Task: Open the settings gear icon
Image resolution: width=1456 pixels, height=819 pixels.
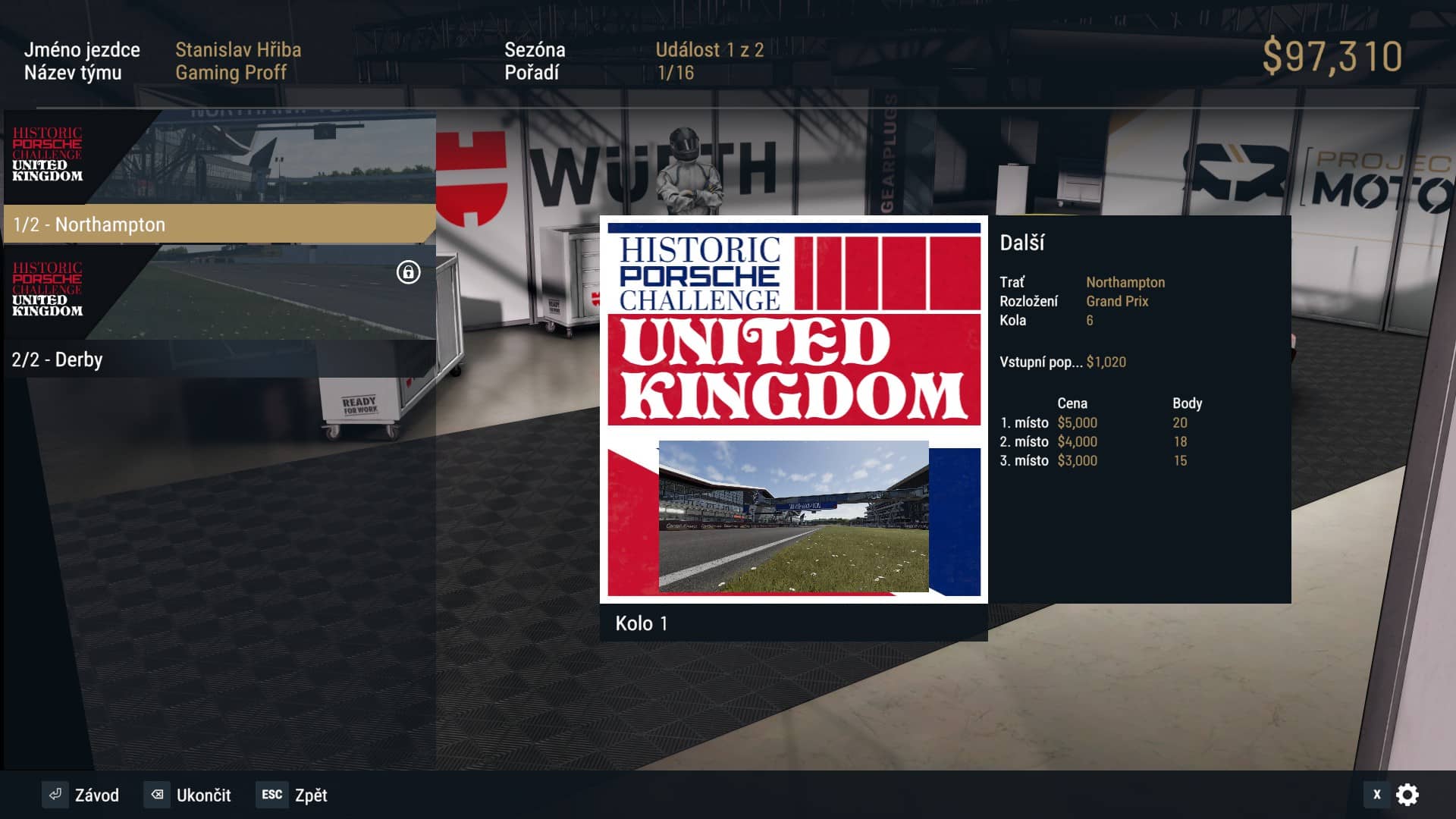Action: click(x=1407, y=795)
